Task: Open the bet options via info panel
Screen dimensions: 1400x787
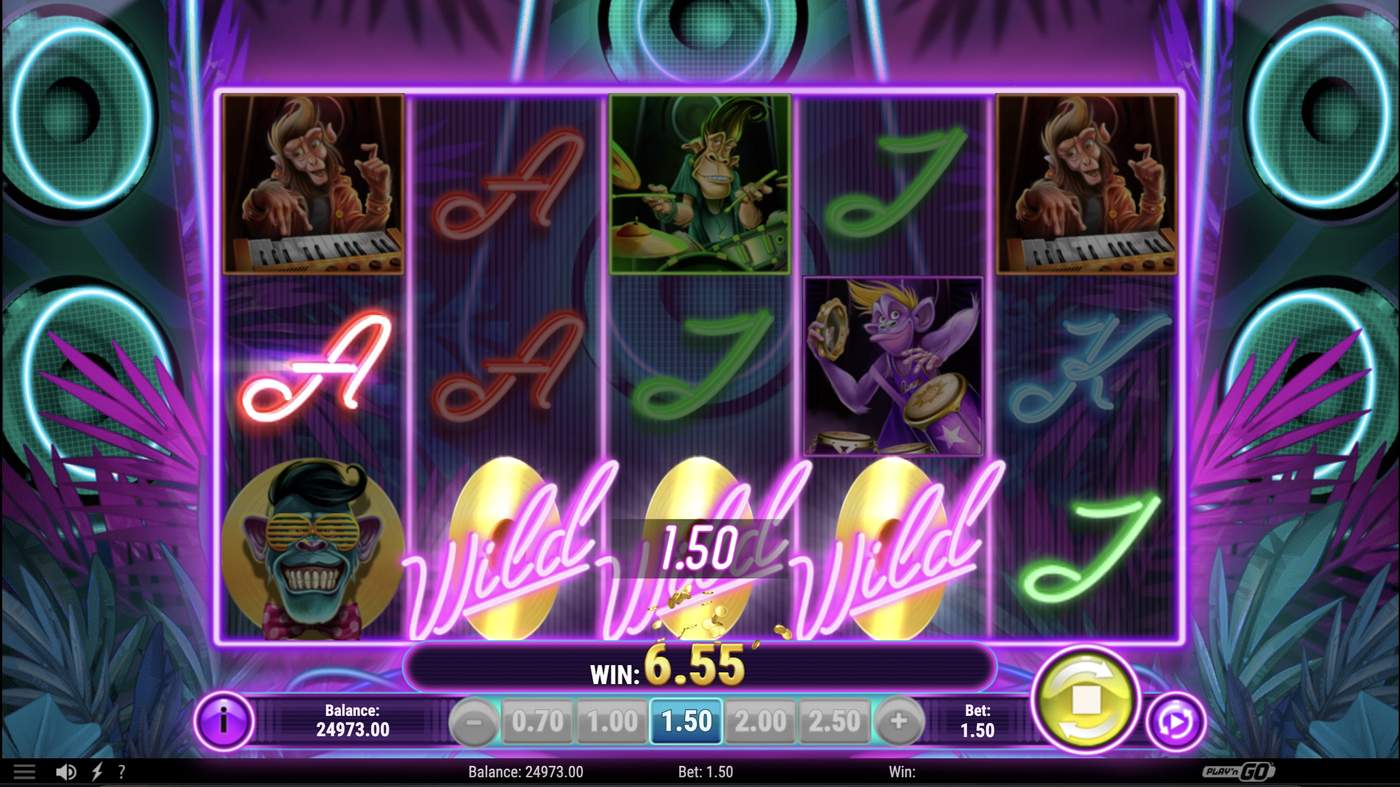Action: [225, 719]
